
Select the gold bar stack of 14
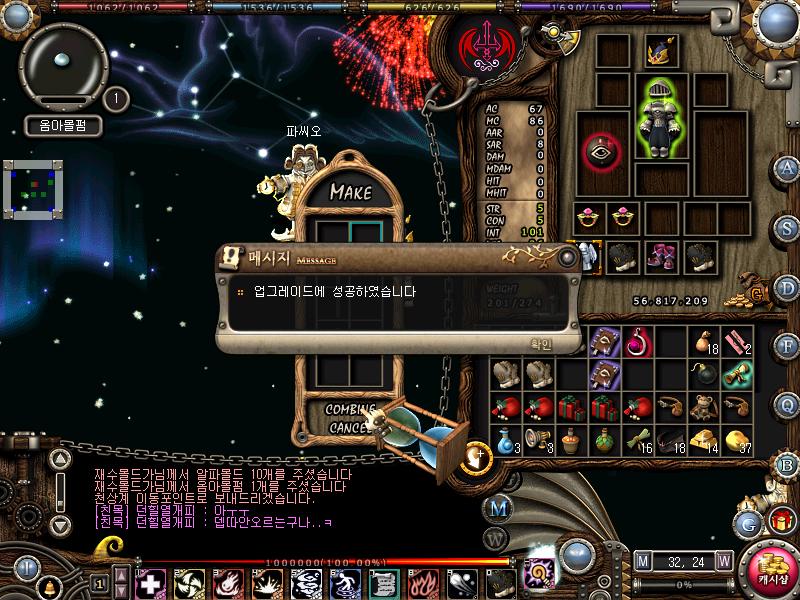pos(705,440)
